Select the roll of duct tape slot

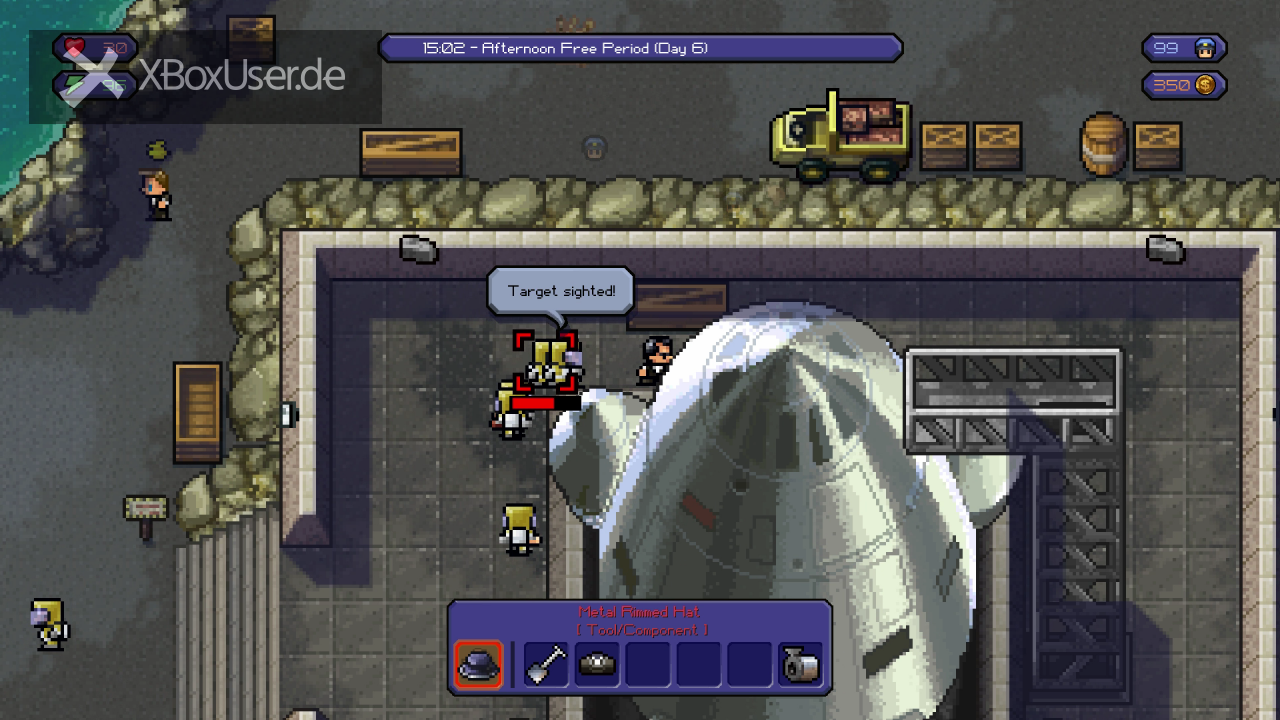coord(800,665)
